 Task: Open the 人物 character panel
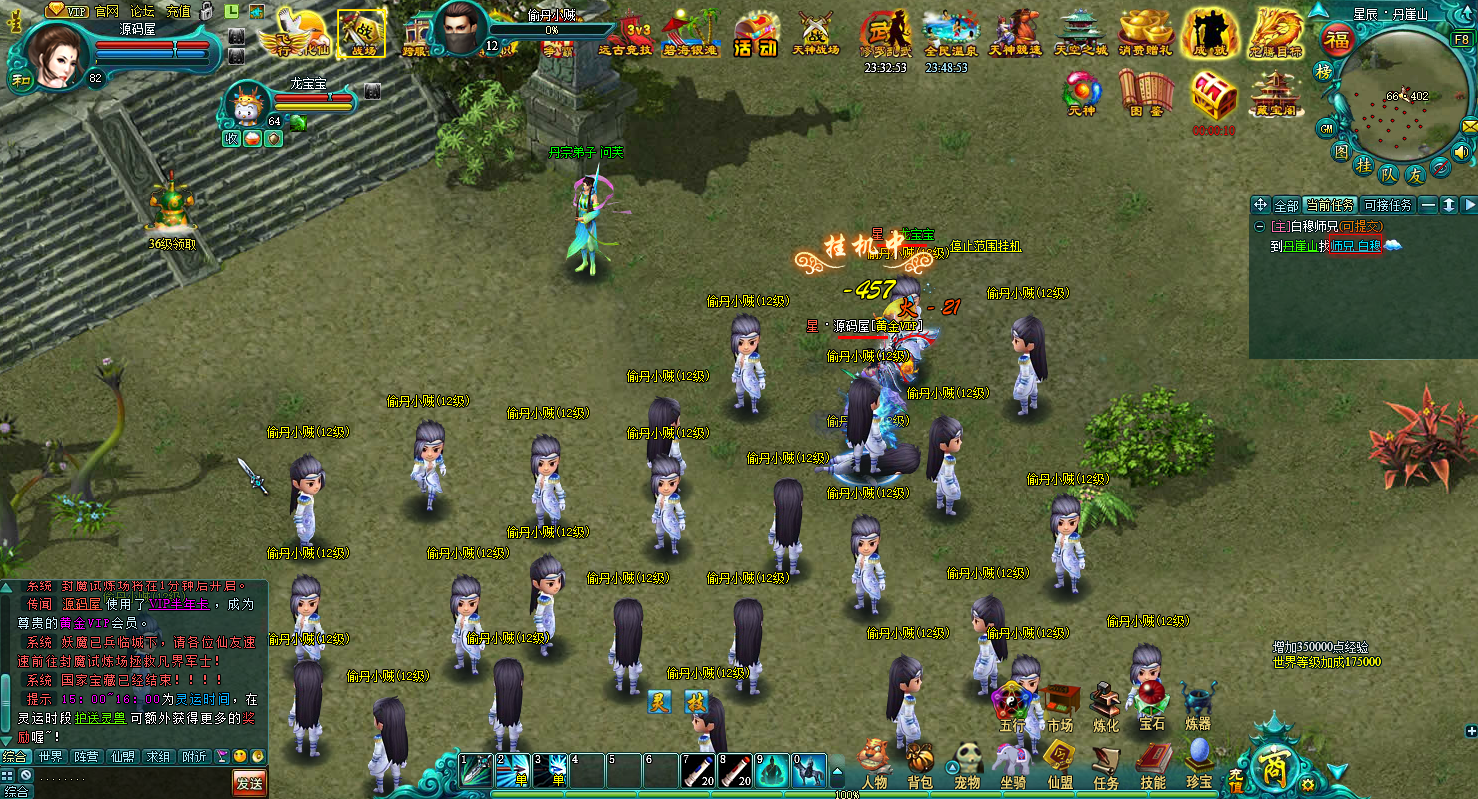point(873,763)
